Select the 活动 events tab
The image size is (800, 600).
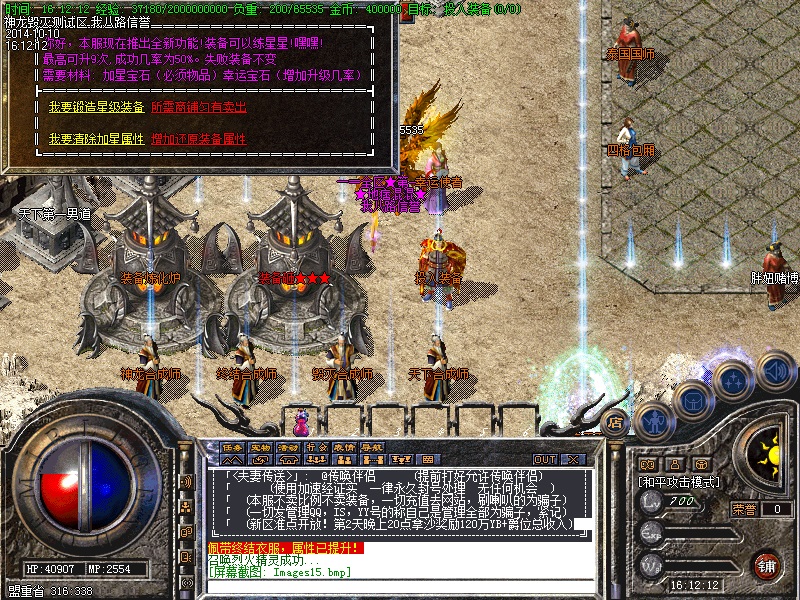[288, 447]
